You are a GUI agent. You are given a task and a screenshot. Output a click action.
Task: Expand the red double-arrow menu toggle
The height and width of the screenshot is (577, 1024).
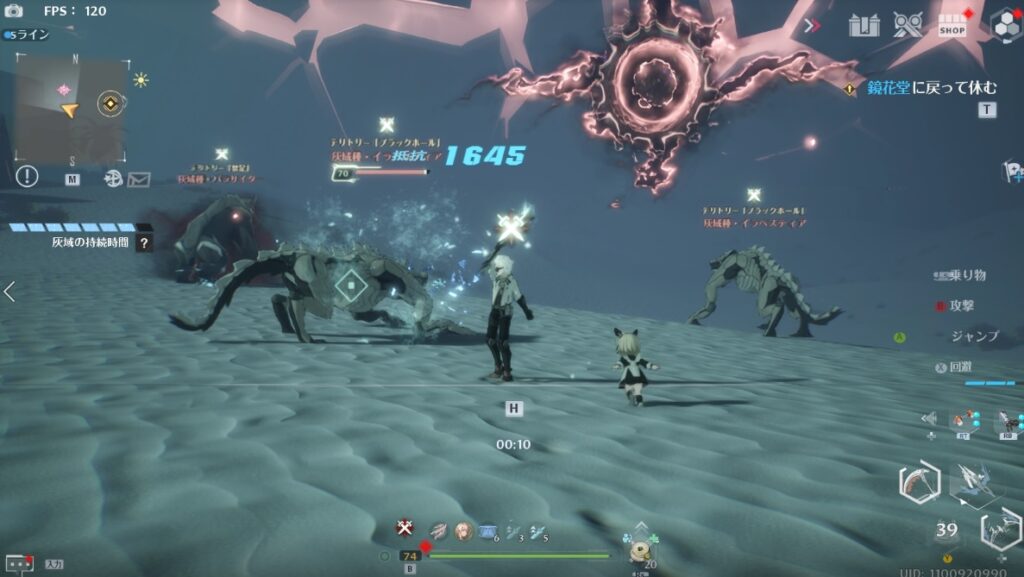coord(812,25)
